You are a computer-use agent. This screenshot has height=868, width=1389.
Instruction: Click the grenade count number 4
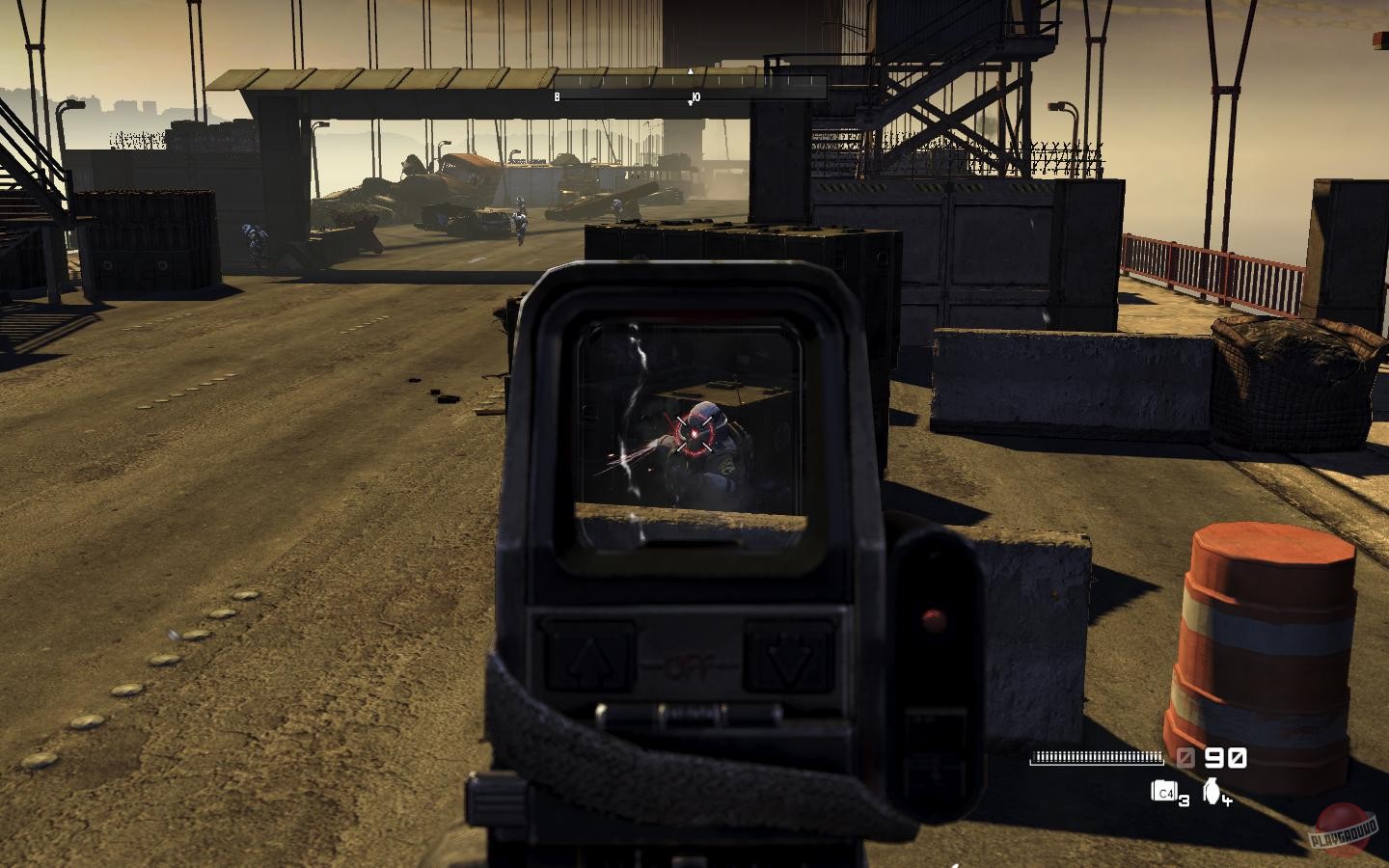click(x=1227, y=800)
